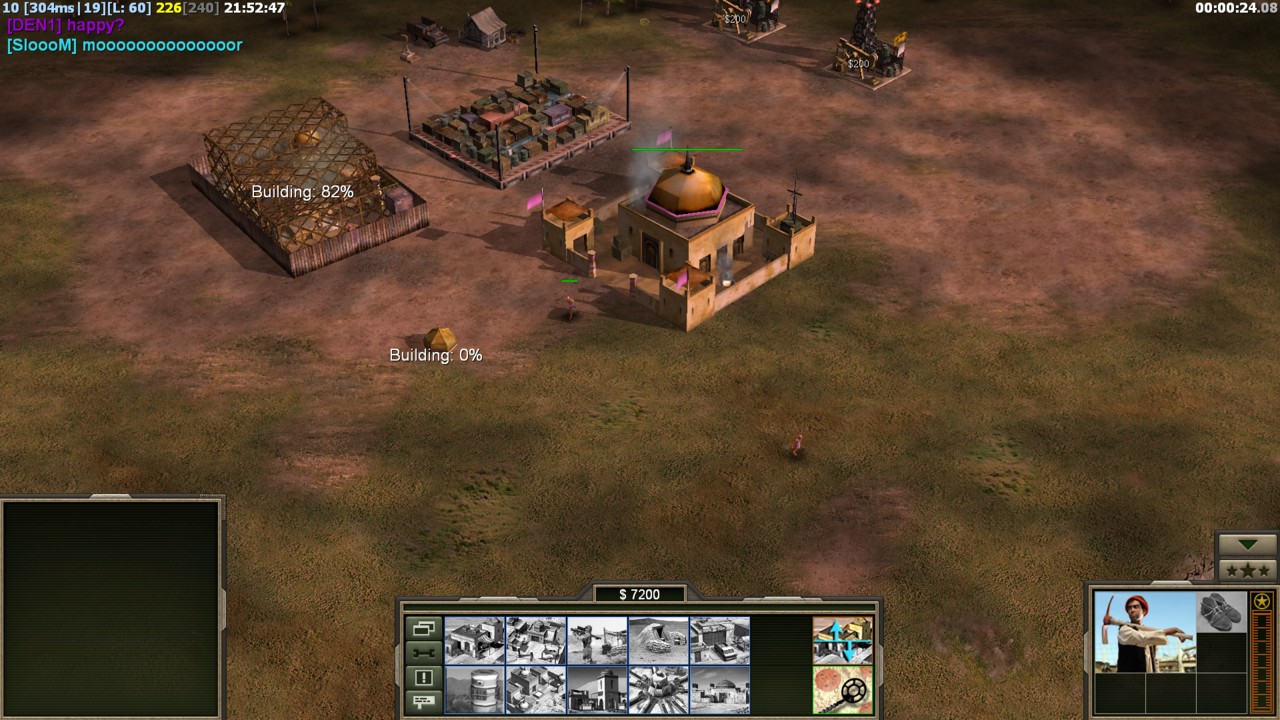Select the Scud Storm build icon
The height and width of the screenshot is (720, 1280).
click(658, 690)
